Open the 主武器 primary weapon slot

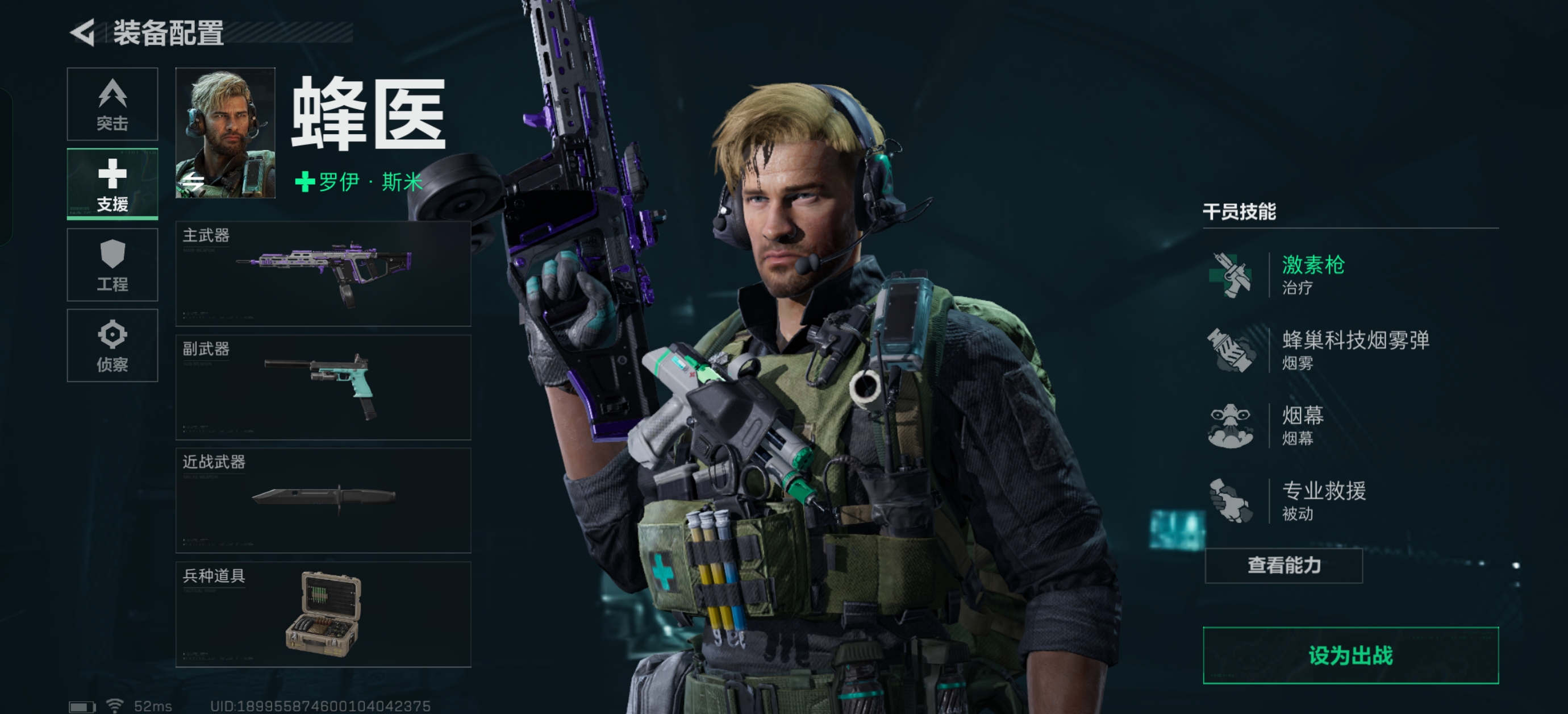click(x=323, y=273)
